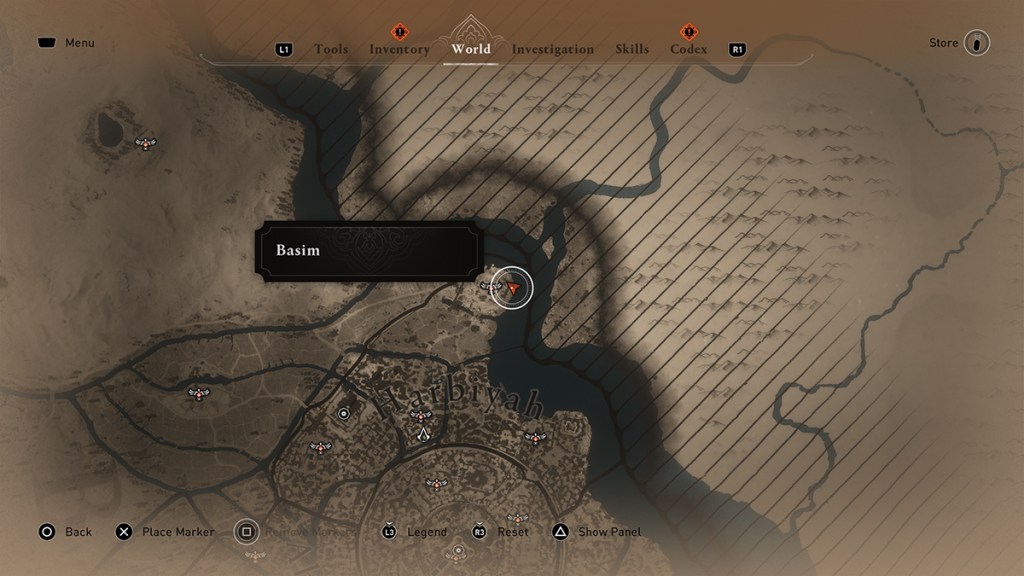Go to the Investigation tab

pos(552,49)
